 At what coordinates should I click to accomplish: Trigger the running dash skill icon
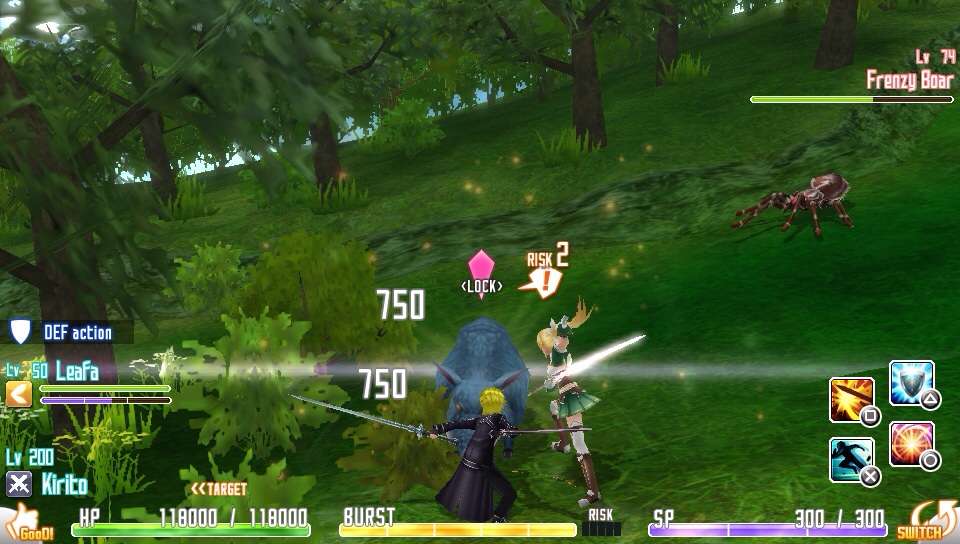point(851,459)
